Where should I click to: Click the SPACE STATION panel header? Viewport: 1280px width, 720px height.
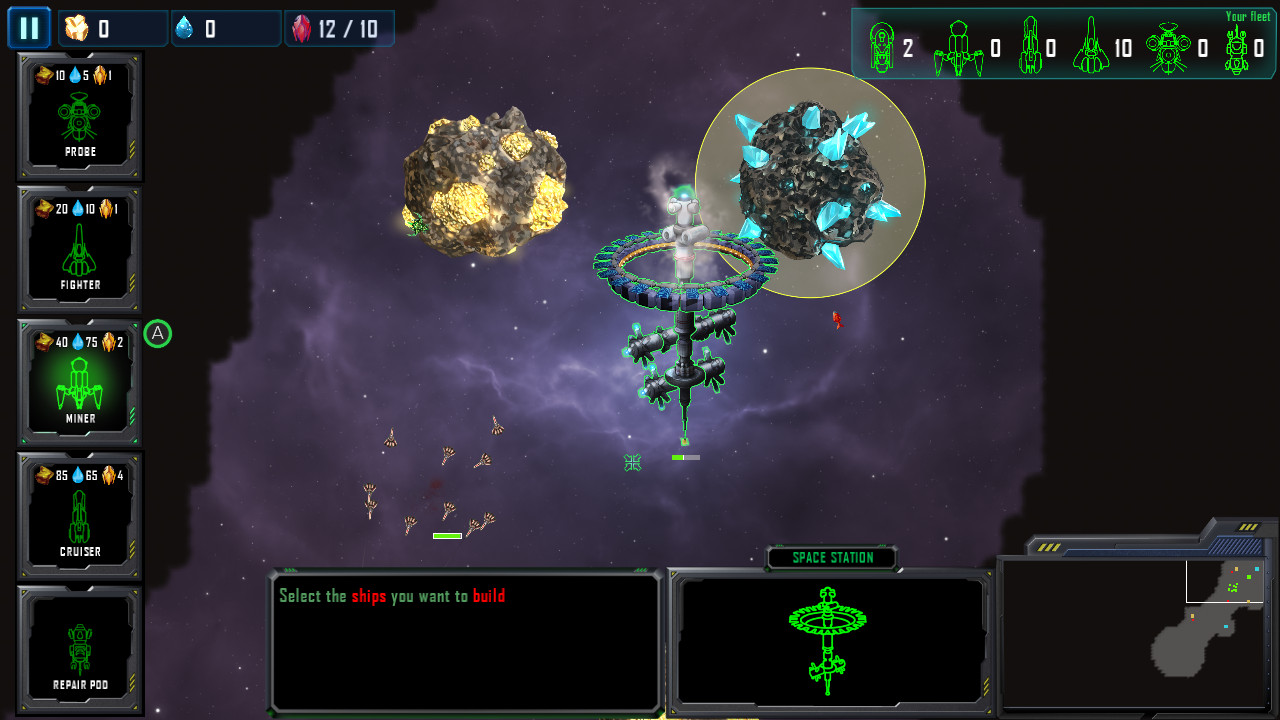click(830, 558)
